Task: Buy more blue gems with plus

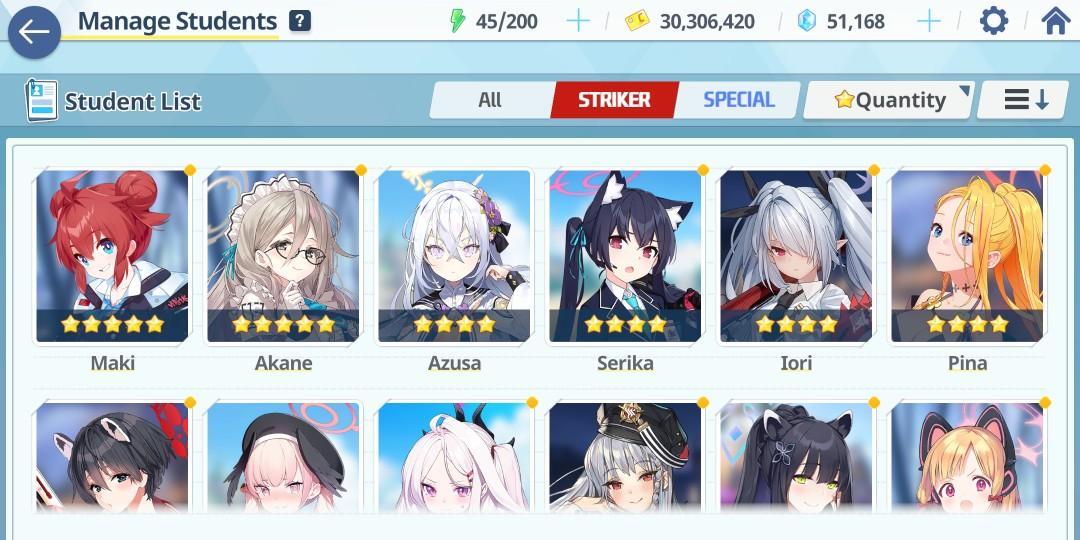Action: tap(929, 21)
